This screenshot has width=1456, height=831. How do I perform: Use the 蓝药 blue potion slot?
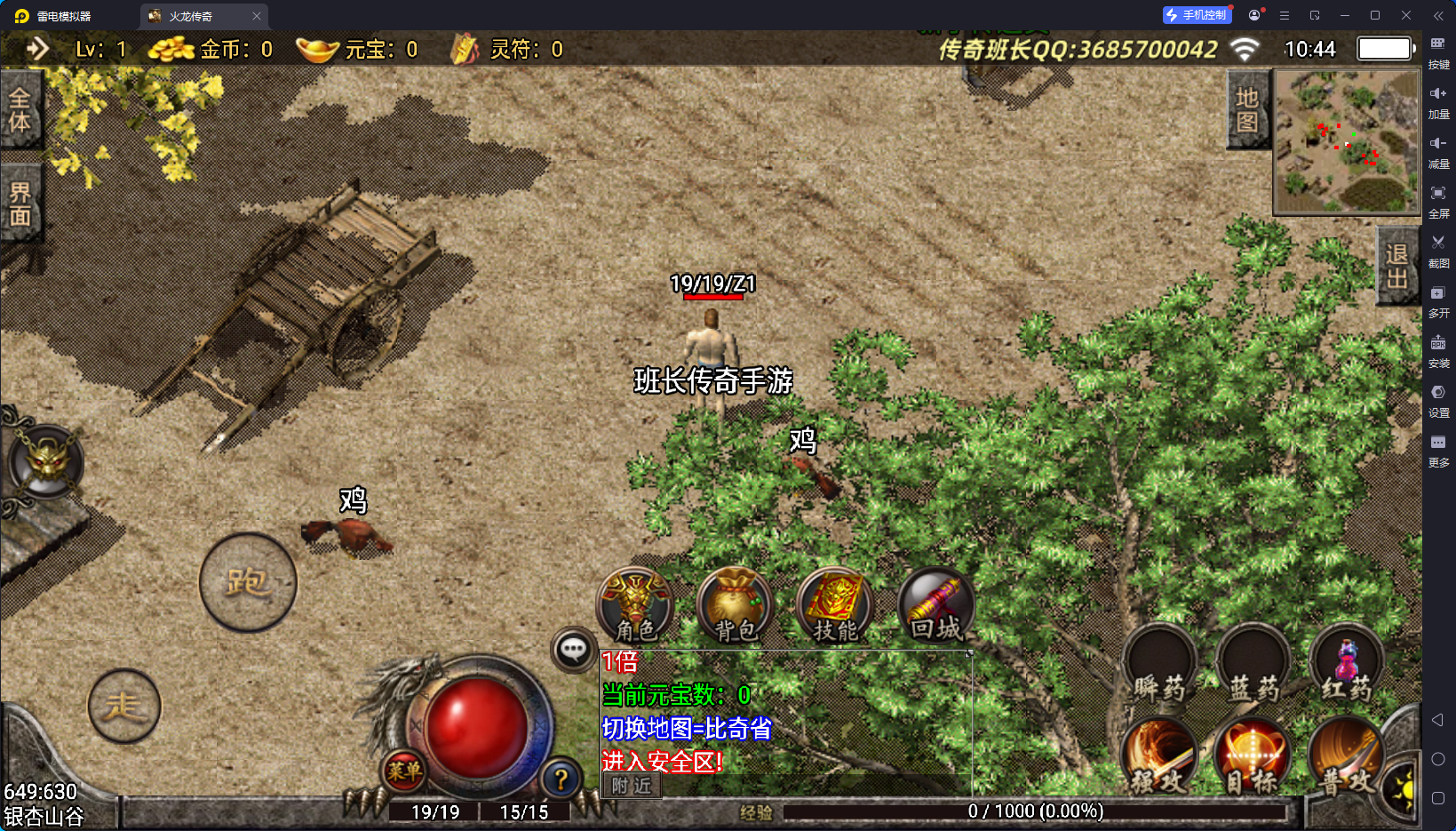click(1253, 667)
